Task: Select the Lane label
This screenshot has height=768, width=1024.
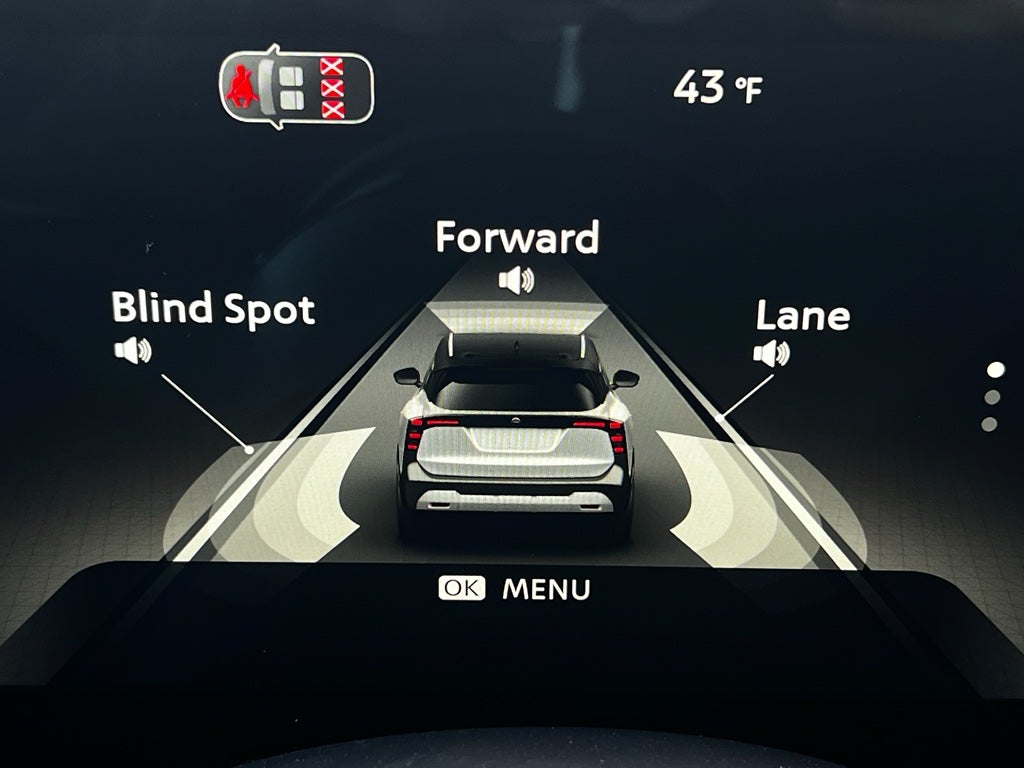Action: click(x=802, y=316)
